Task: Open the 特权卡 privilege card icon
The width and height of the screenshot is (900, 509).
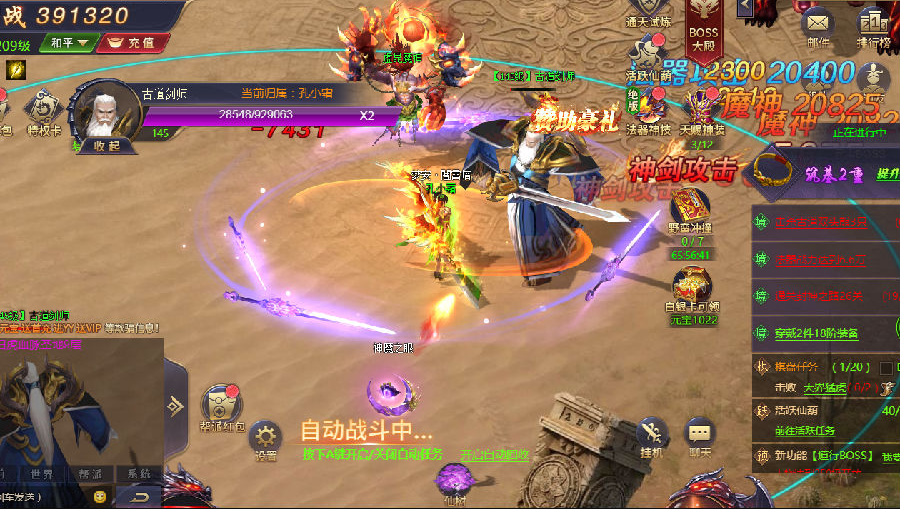Action: point(44,109)
